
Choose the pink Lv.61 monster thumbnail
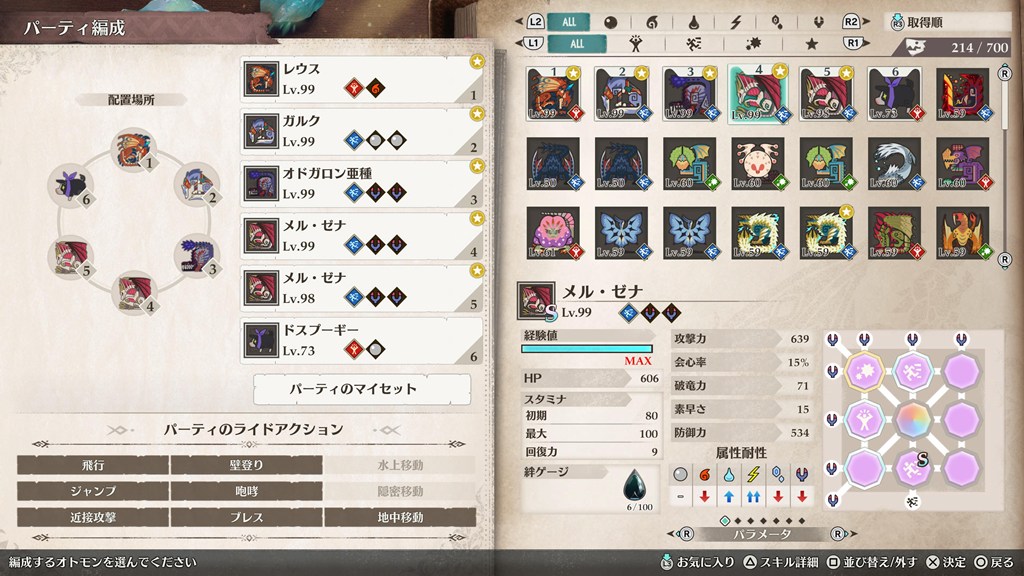(x=552, y=232)
